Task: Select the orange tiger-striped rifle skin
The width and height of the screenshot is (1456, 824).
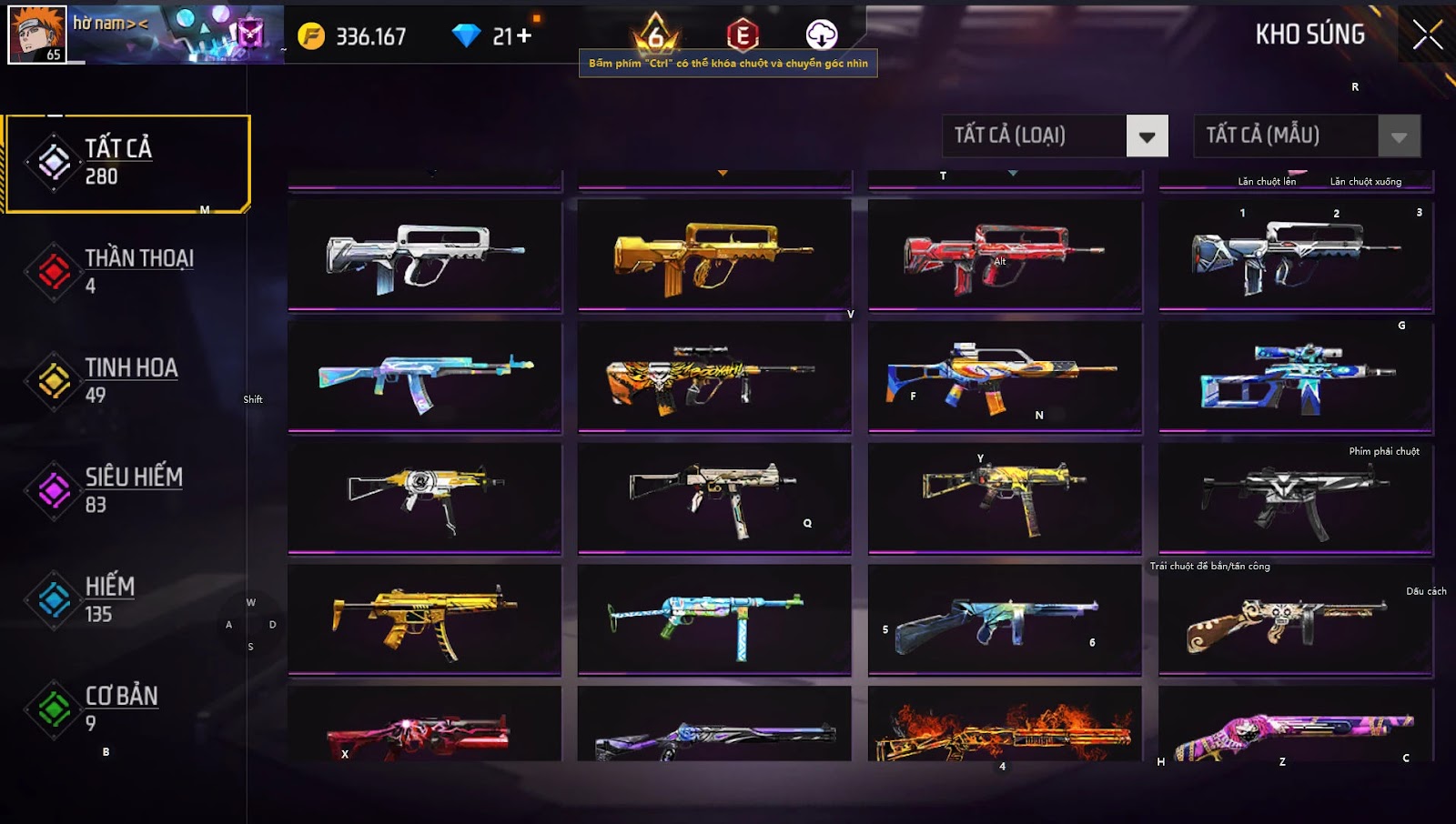Action: [x=713, y=377]
